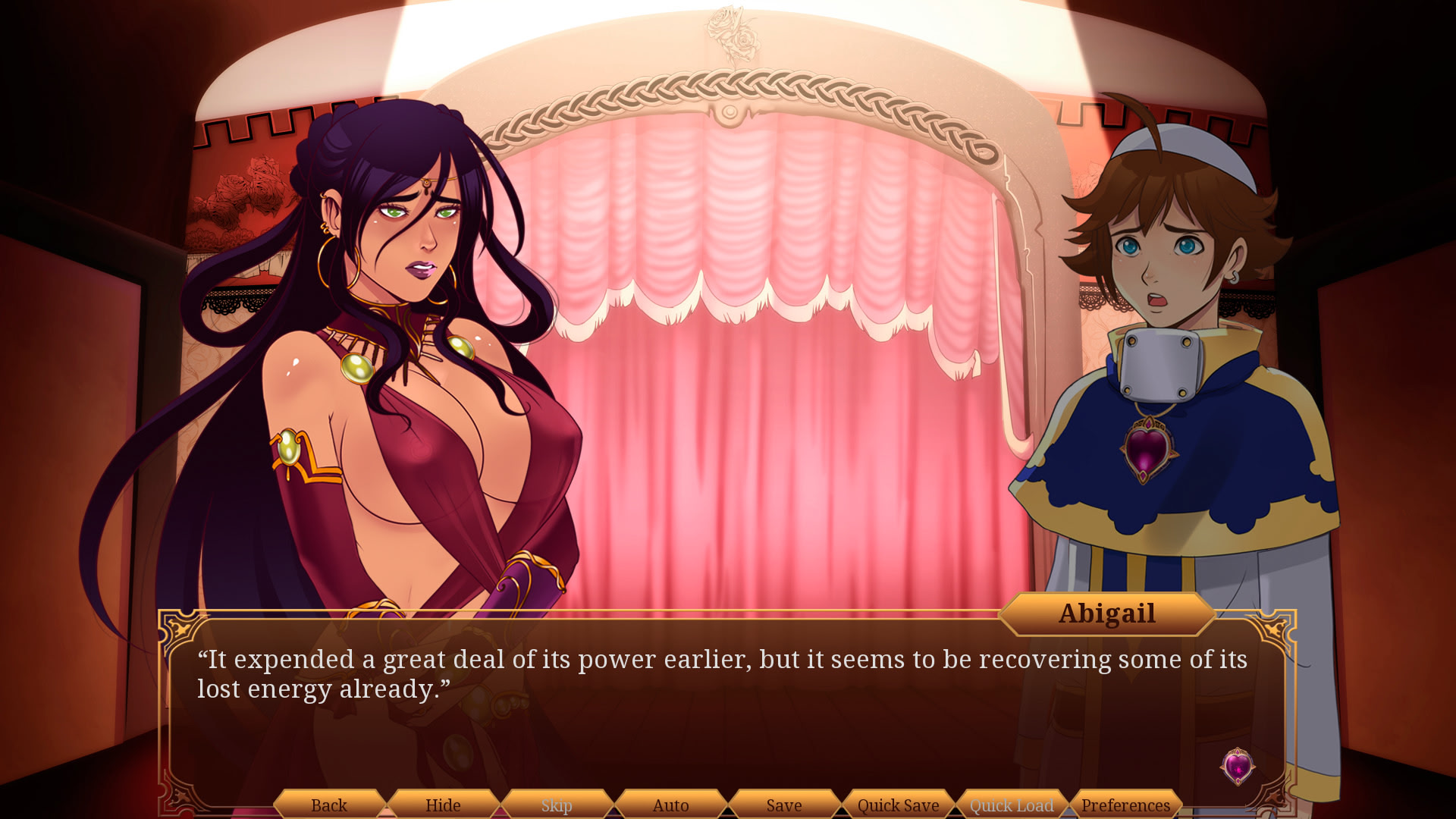
Task: Click Quick Load button
Action: (1012, 805)
